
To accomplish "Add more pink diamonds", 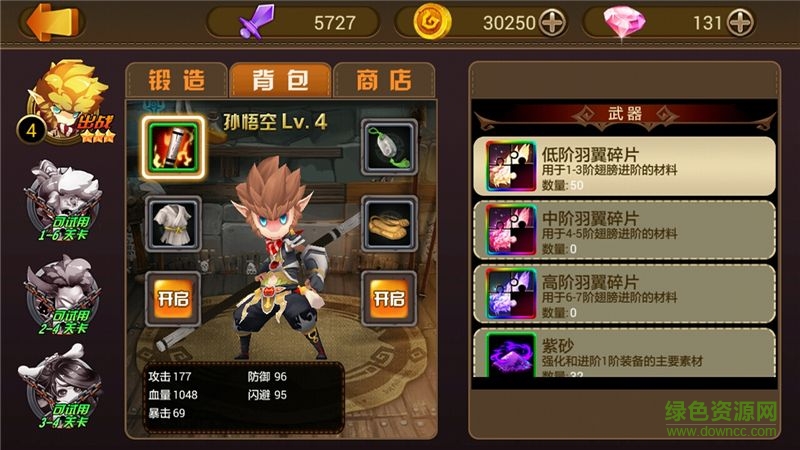I will pos(740,22).
